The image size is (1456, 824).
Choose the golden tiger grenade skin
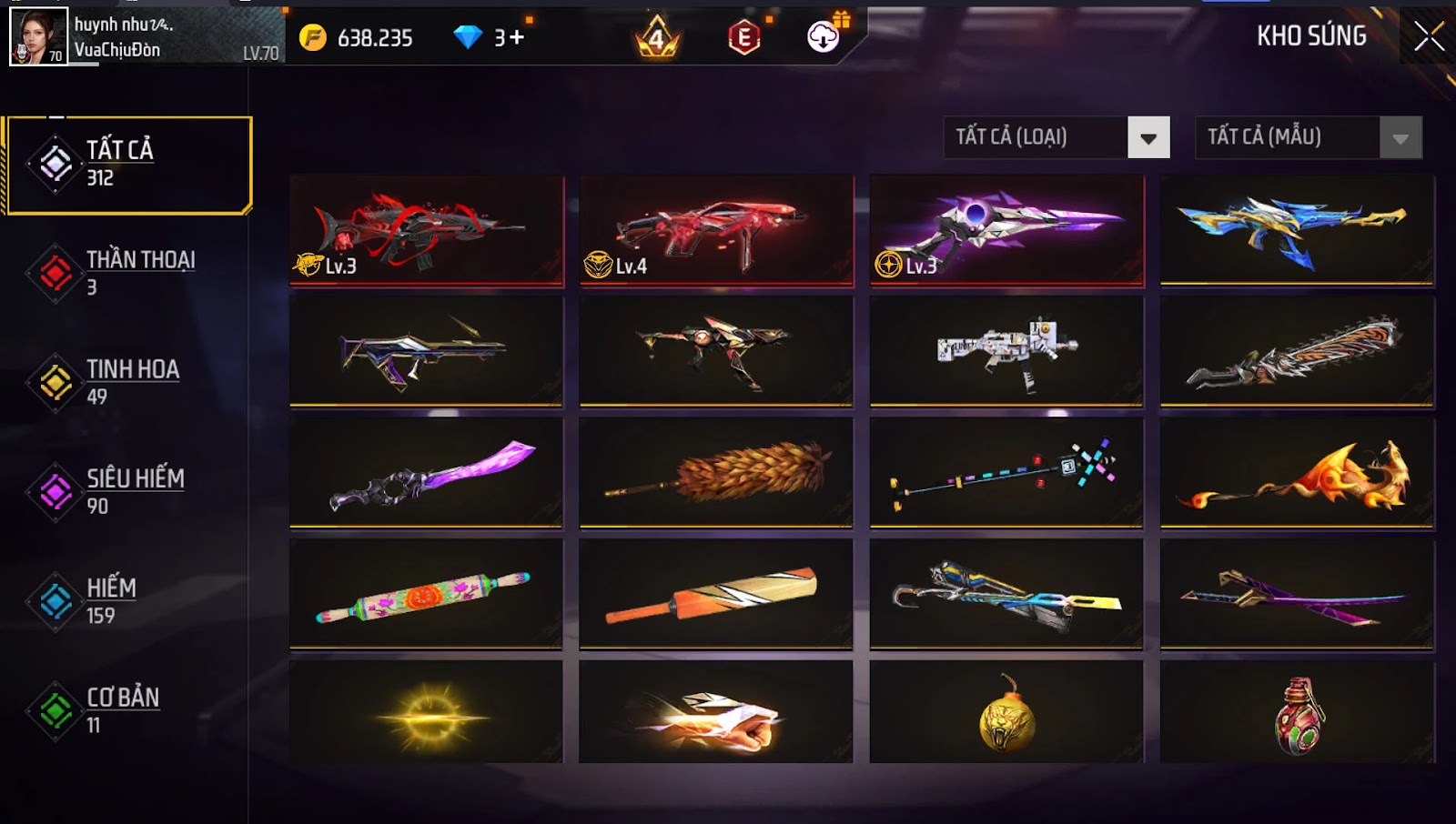coord(1006,714)
